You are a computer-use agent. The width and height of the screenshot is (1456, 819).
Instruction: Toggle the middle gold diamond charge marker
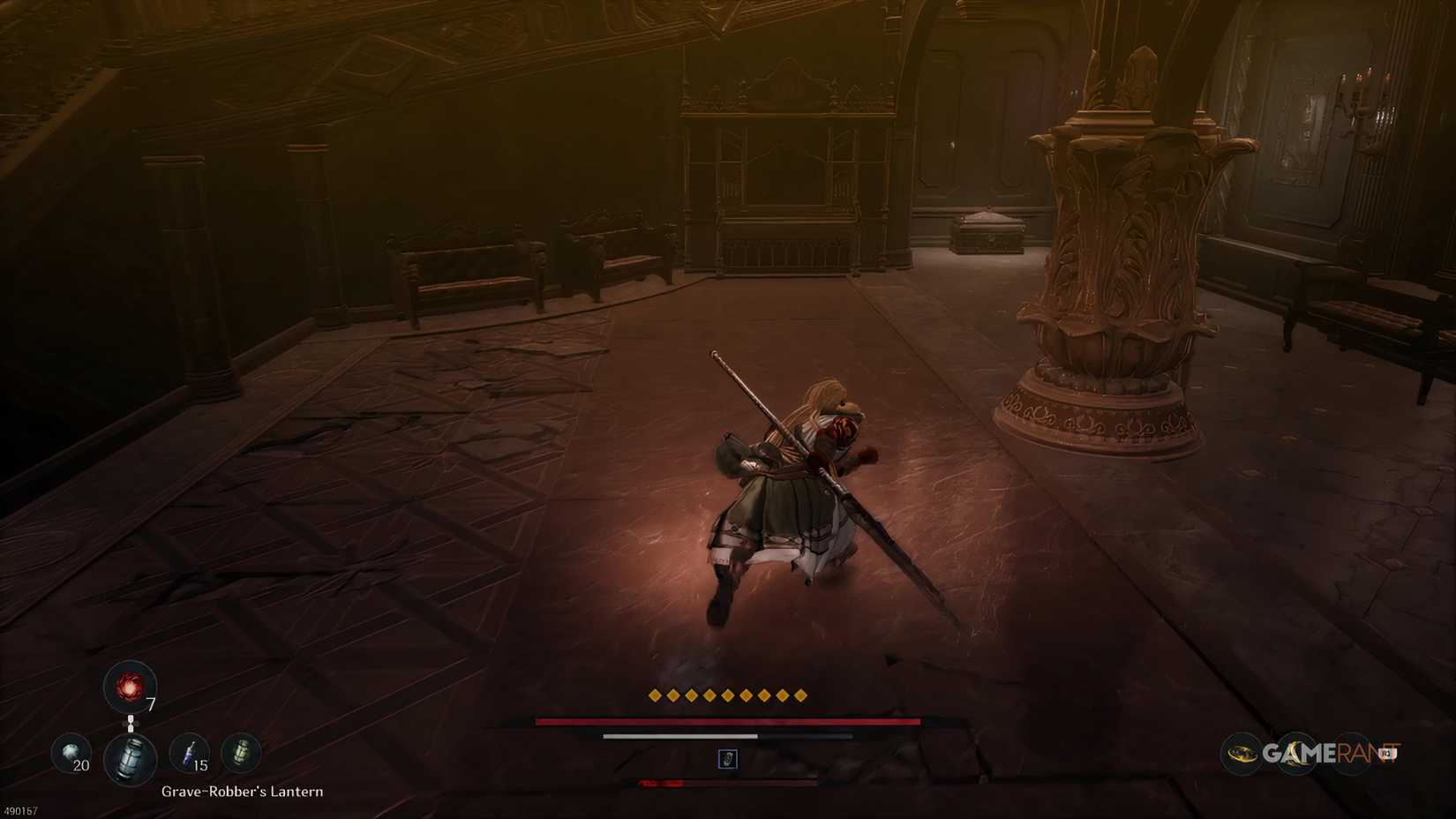click(x=726, y=695)
